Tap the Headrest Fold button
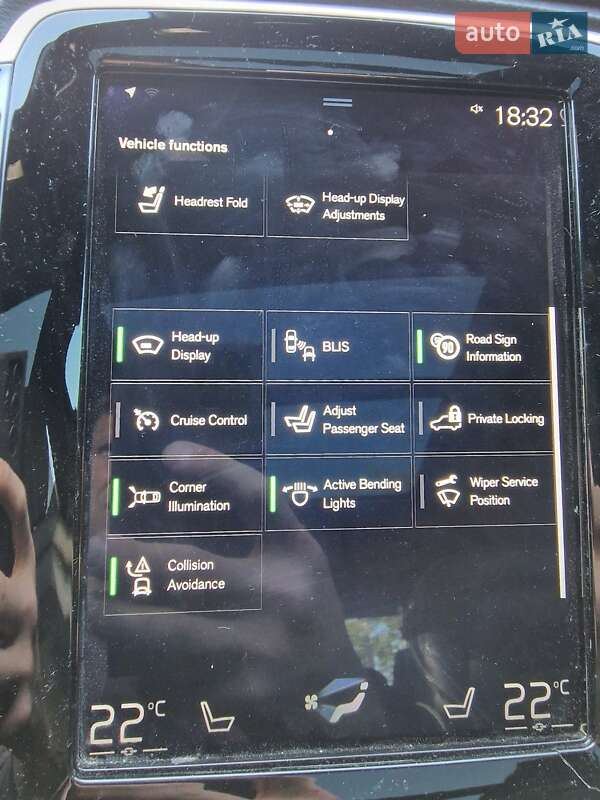Screen dimensions: 600x800 (x=190, y=202)
